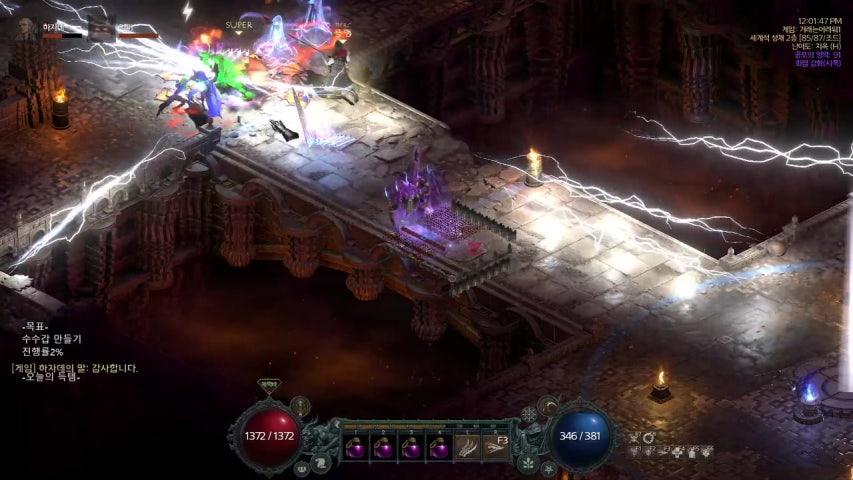Select the skill slot labeled F3
This screenshot has width=853, height=480.
click(x=495, y=447)
